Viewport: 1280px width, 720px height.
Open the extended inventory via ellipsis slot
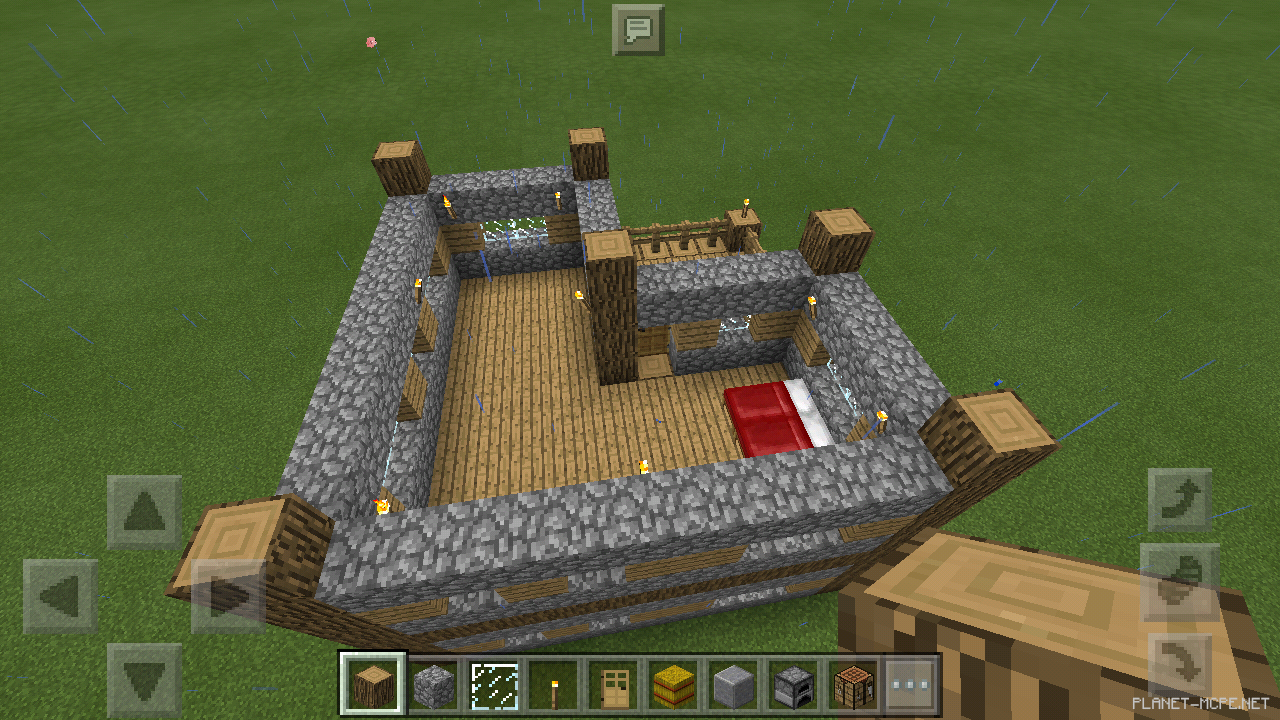[x=913, y=683]
